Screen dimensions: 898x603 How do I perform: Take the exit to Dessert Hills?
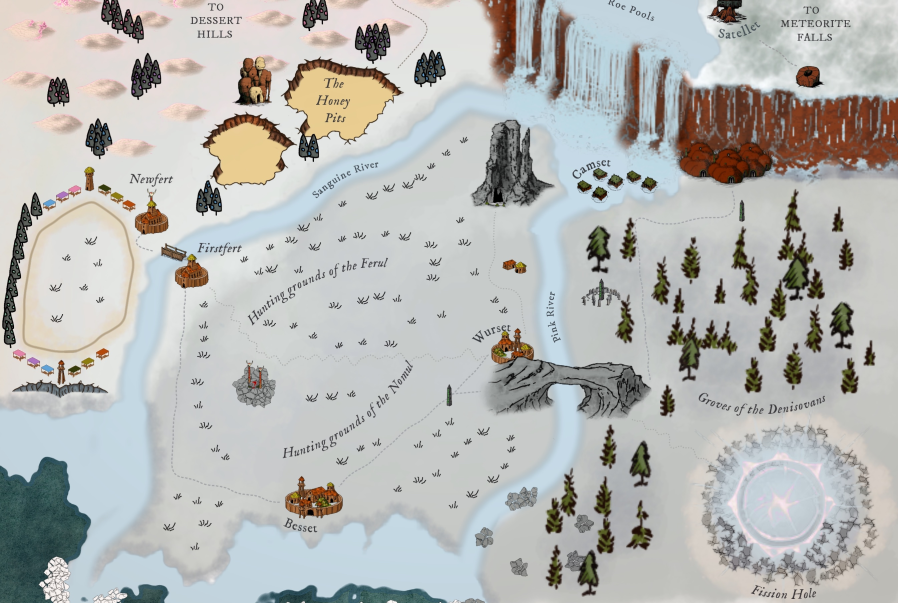point(214,21)
